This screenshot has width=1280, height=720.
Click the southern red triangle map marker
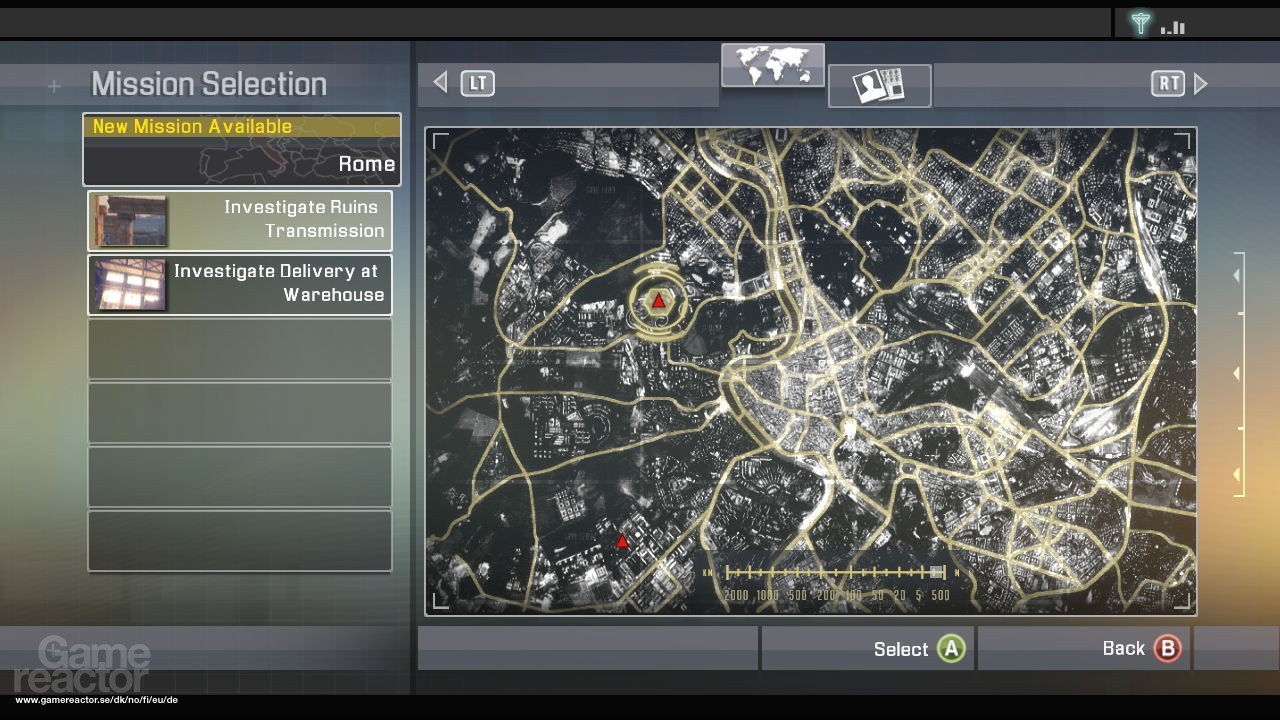point(623,540)
